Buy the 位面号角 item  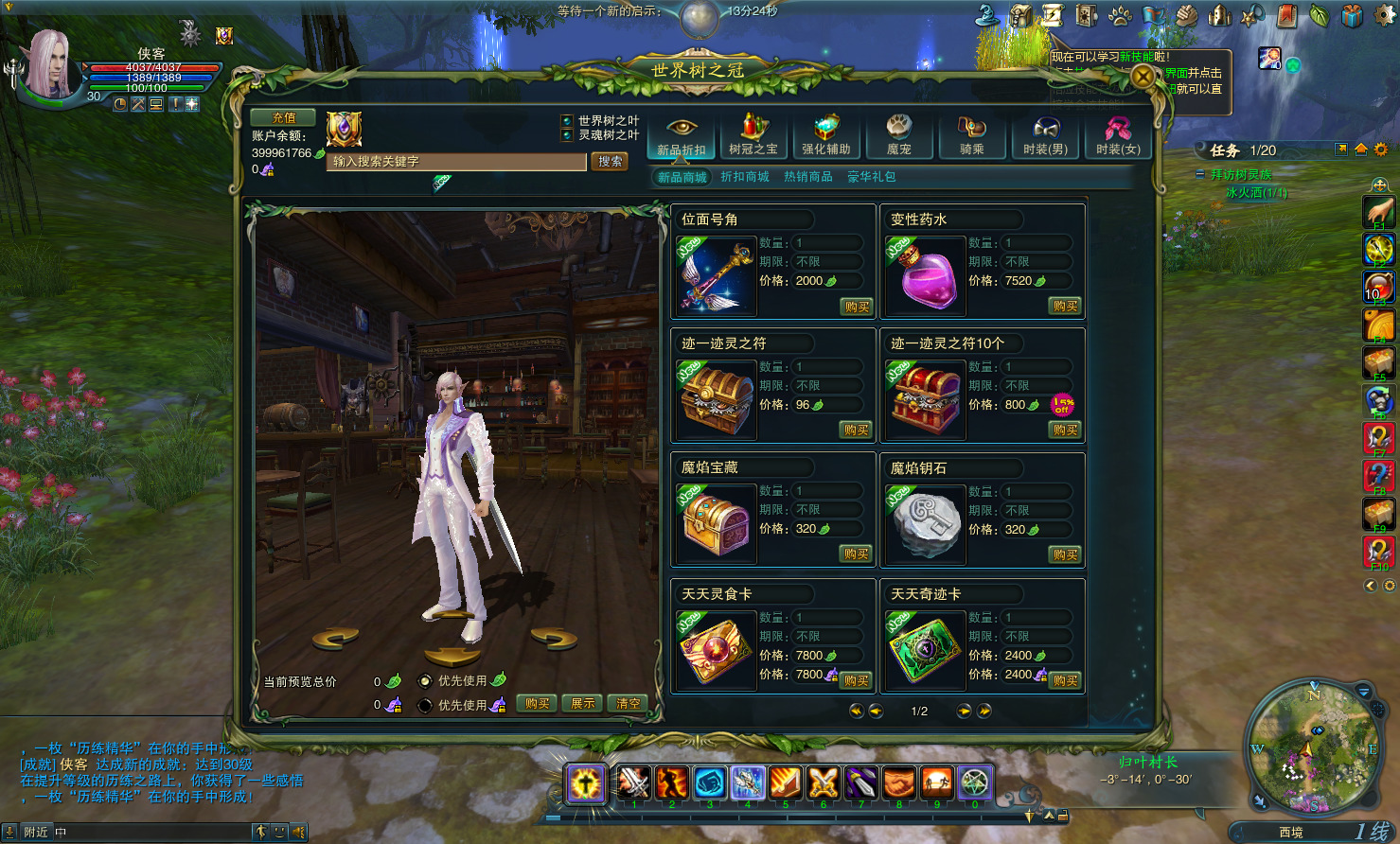point(857,307)
